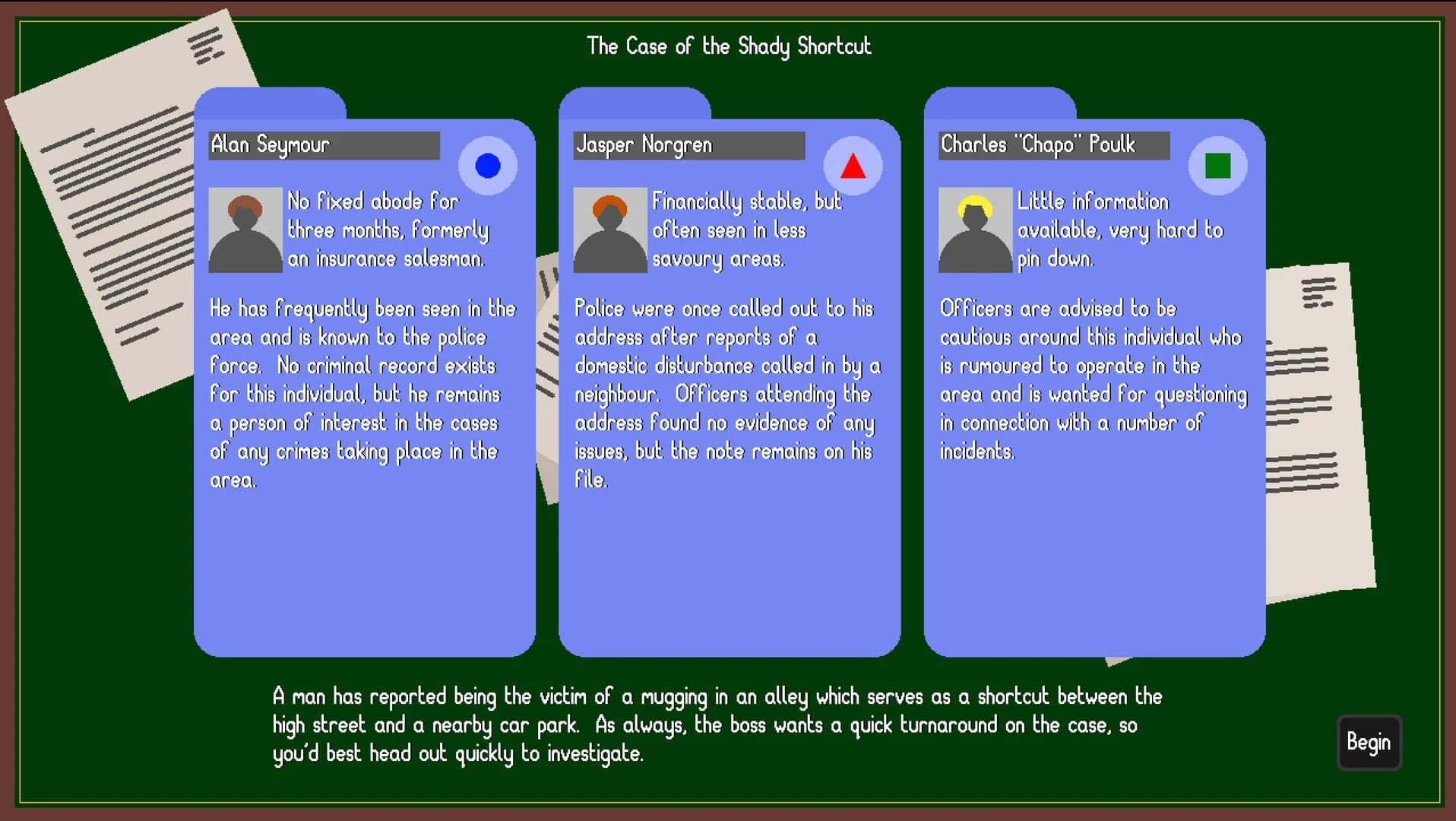Select Charles Poulk's portrait photo
The image size is (1456, 821).
pyautogui.click(x=974, y=229)
